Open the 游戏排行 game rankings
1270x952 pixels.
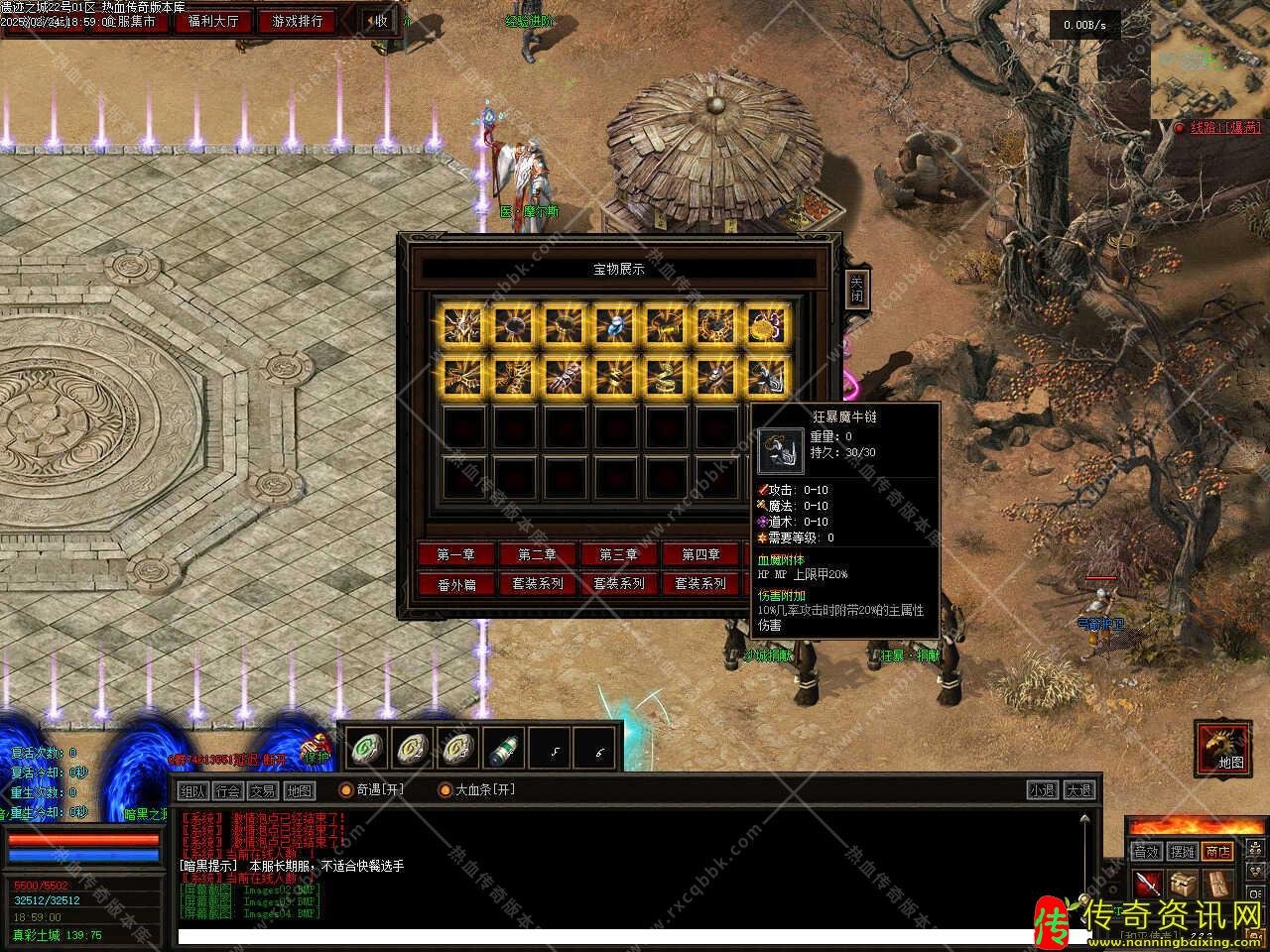click(298, 21)
